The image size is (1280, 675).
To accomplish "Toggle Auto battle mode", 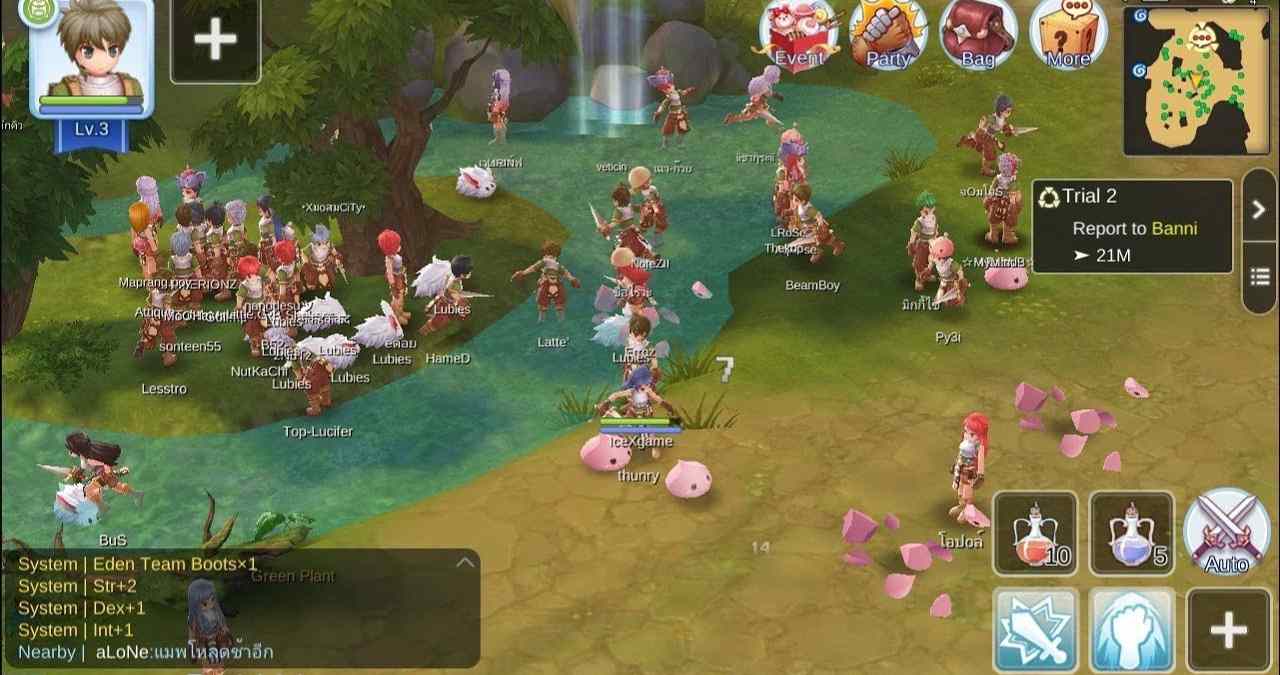I will pyautogui.click(x=1226, y=533).
